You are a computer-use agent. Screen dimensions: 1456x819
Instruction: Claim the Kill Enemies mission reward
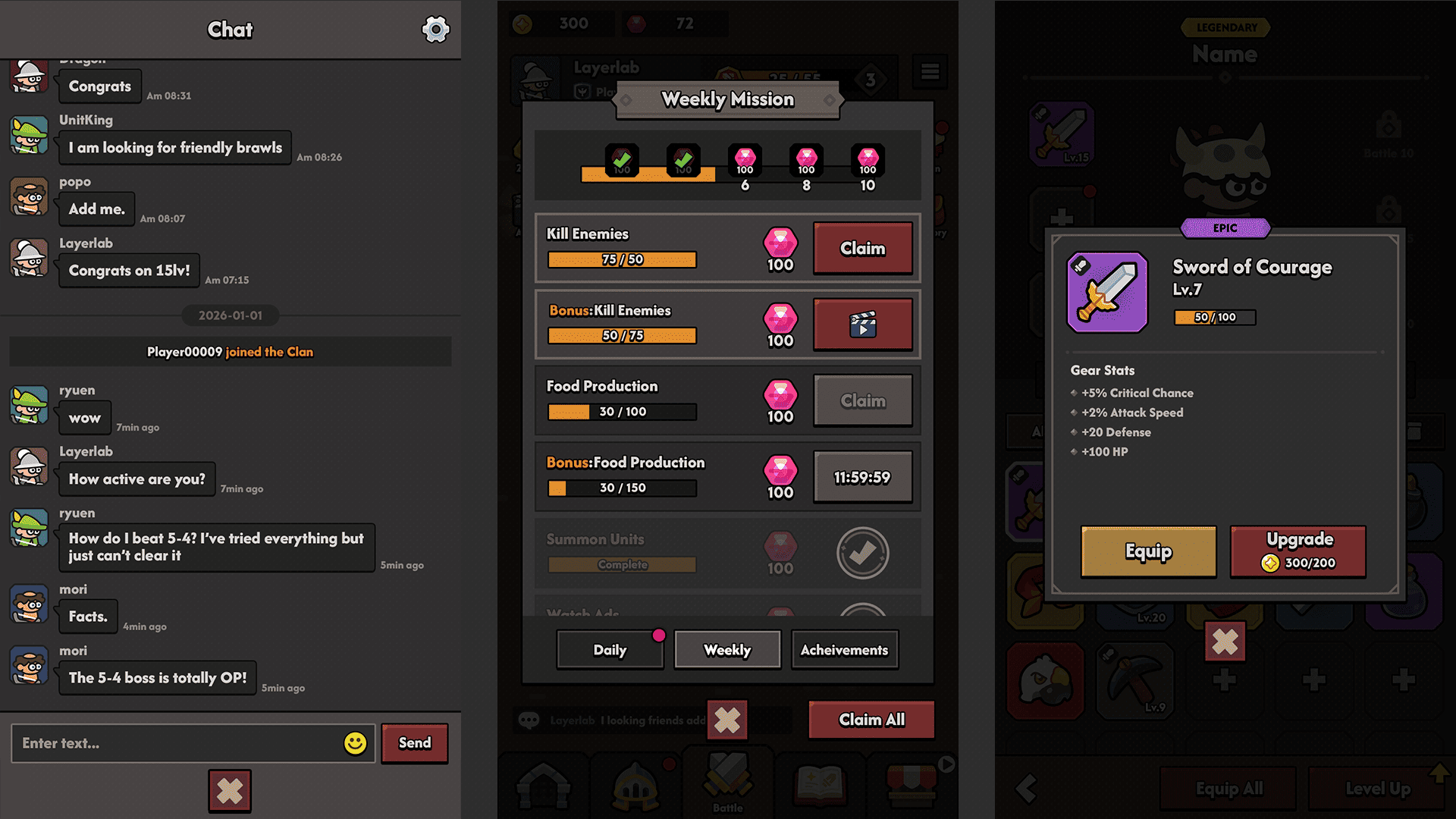862,248
